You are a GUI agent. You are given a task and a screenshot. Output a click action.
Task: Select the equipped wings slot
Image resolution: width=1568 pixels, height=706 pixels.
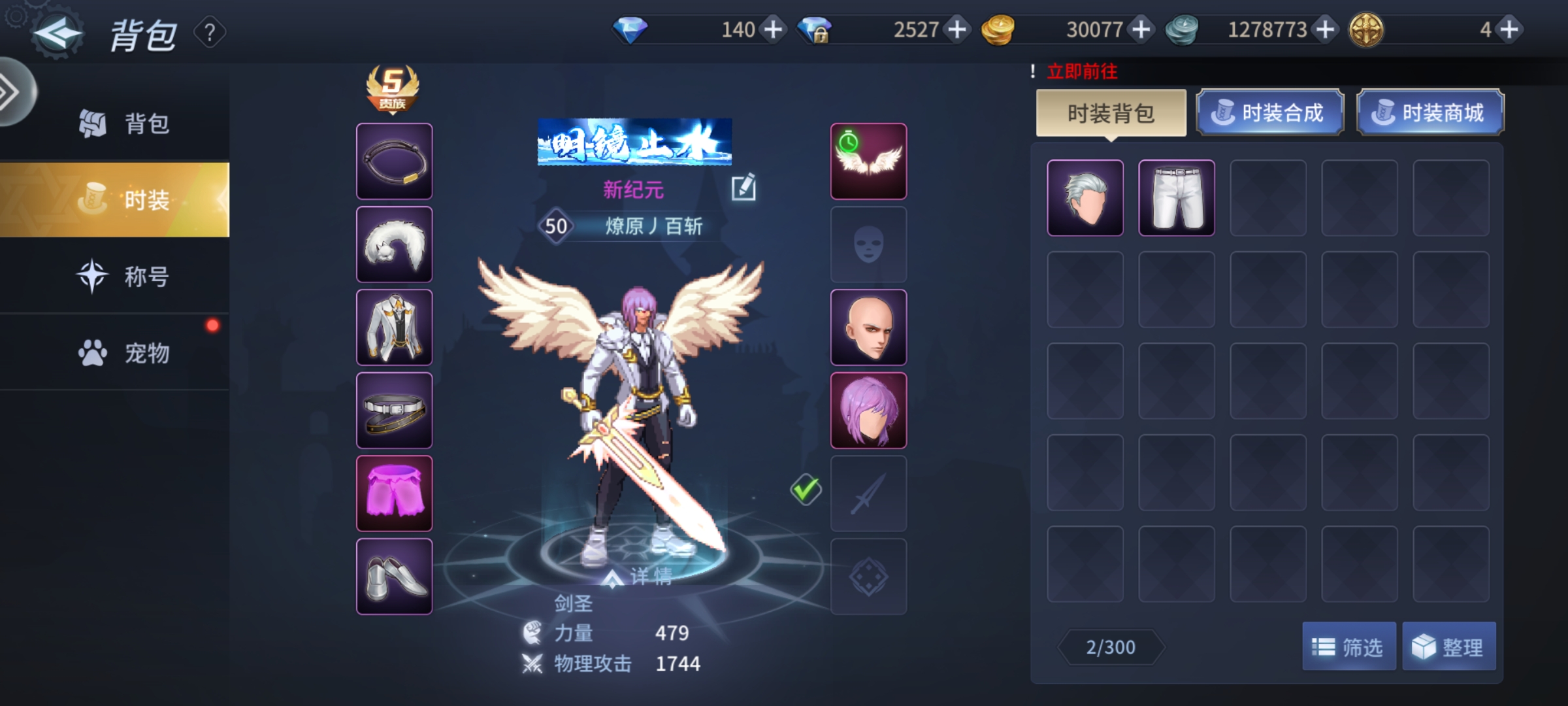pos(869,160)
